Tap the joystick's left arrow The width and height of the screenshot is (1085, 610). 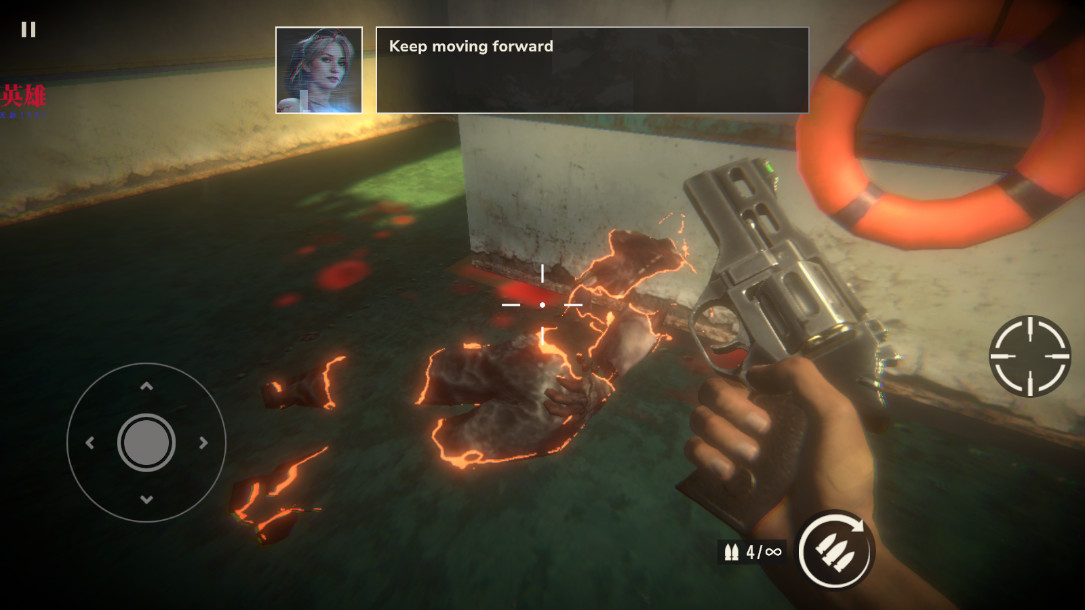pyautogui.click(x=90, y=443)
